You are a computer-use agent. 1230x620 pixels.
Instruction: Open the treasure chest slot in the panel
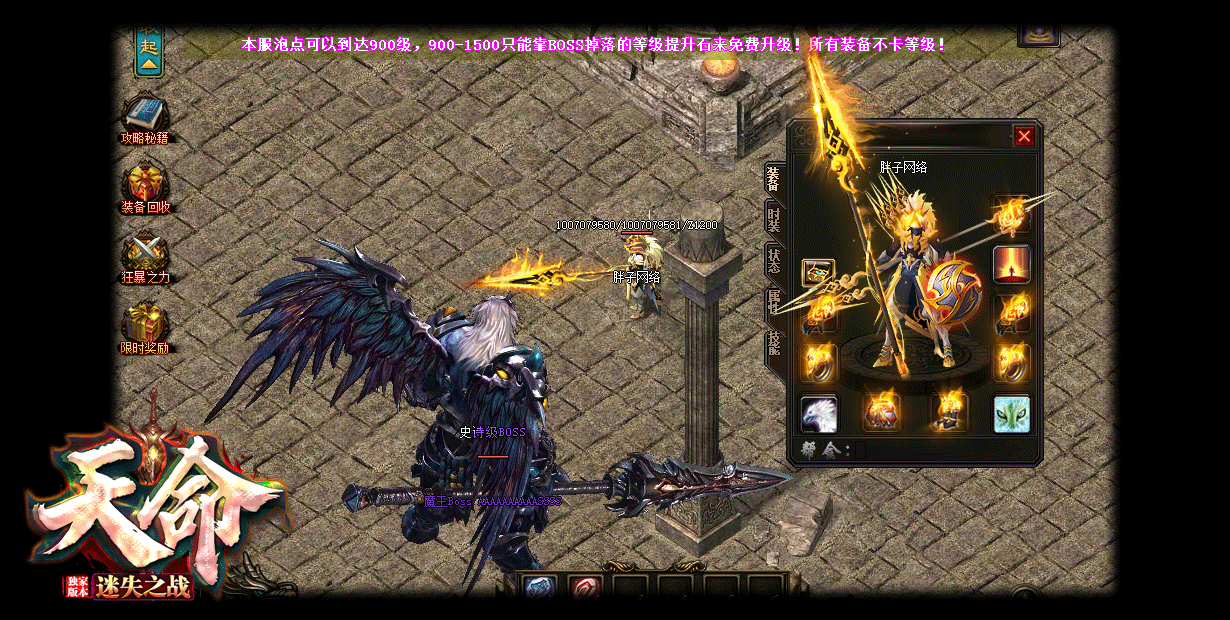[818, 272]
